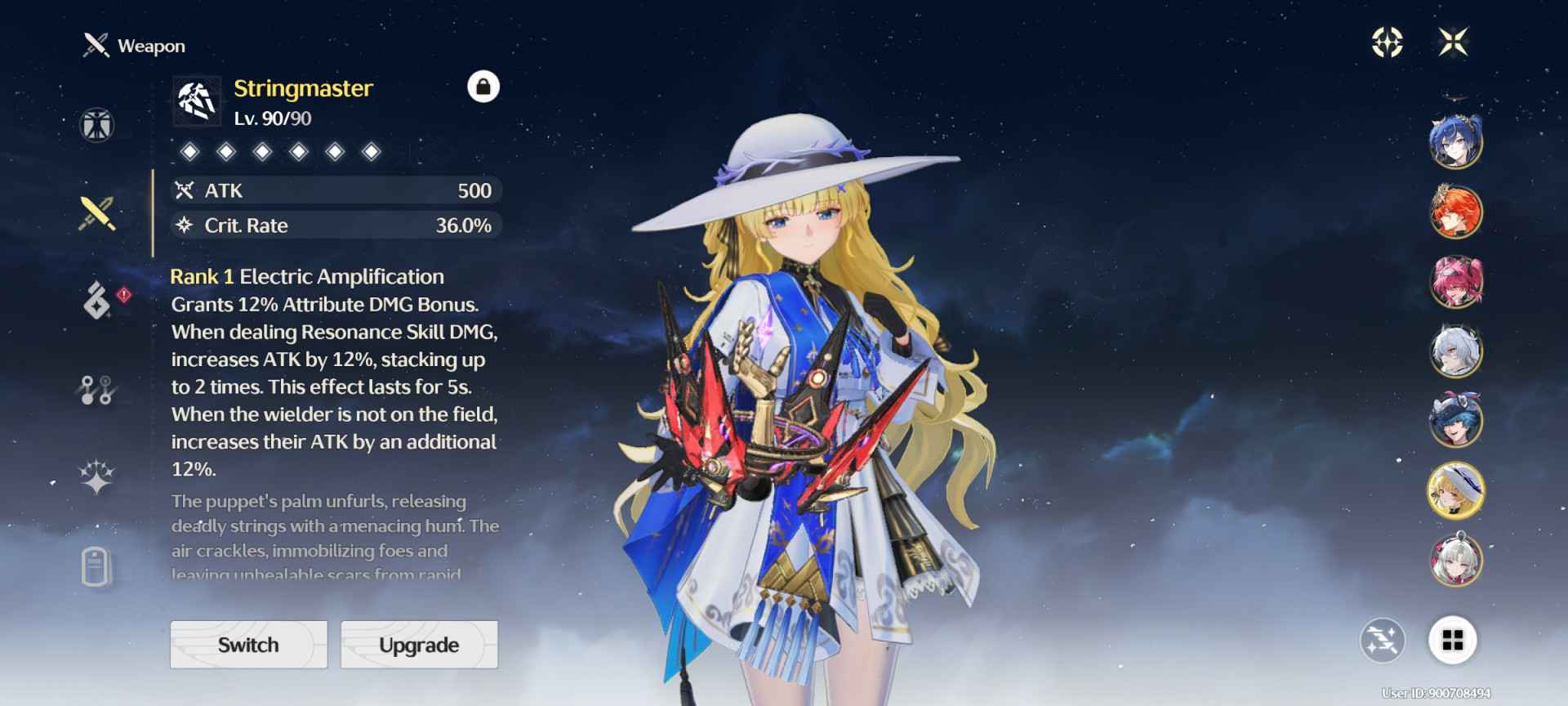Open the weapon Upgrade screen
1568x706 pixels.
coord(419,645)
